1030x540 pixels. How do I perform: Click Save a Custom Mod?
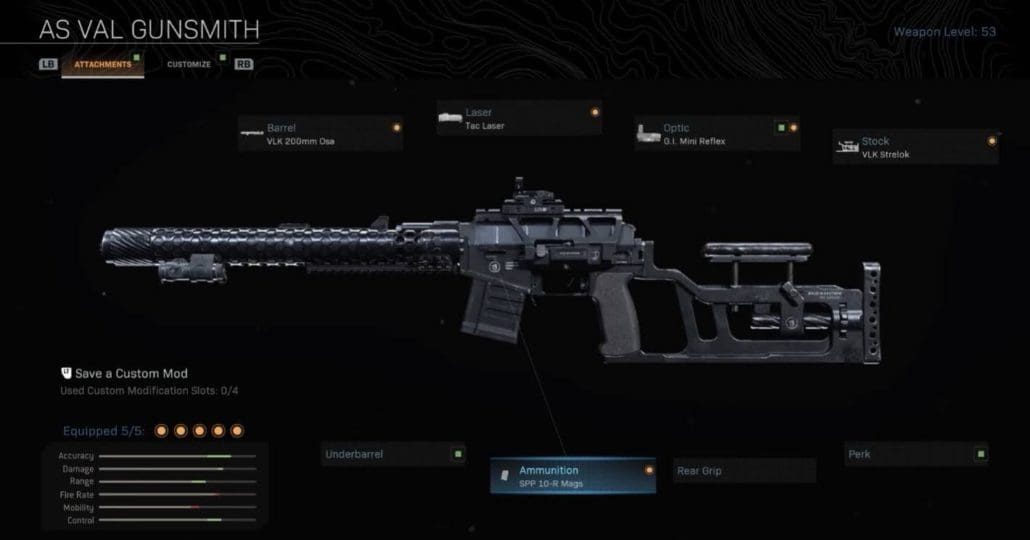click(123, 373)
